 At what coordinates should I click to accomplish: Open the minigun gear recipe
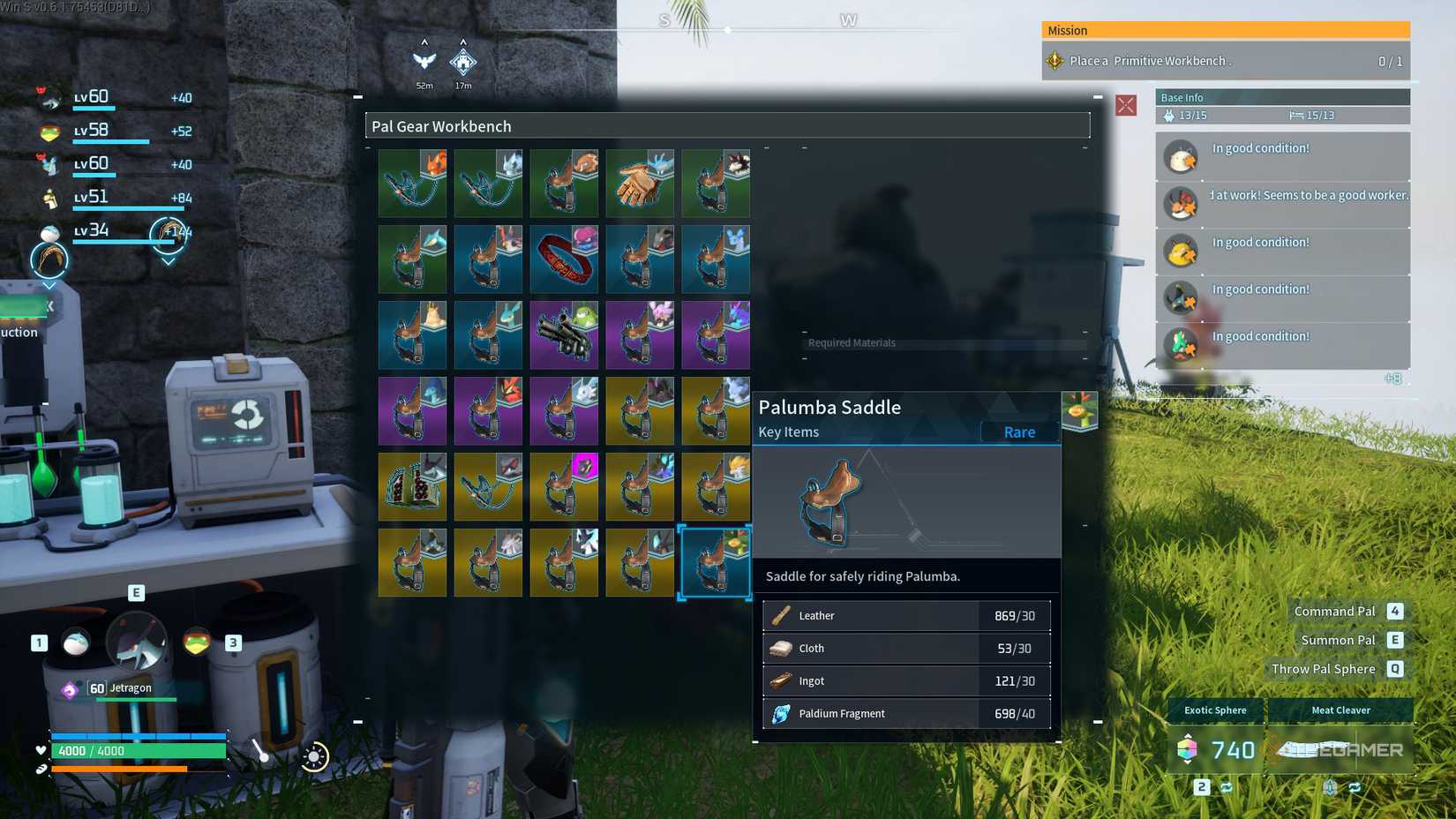click(564, 334)
